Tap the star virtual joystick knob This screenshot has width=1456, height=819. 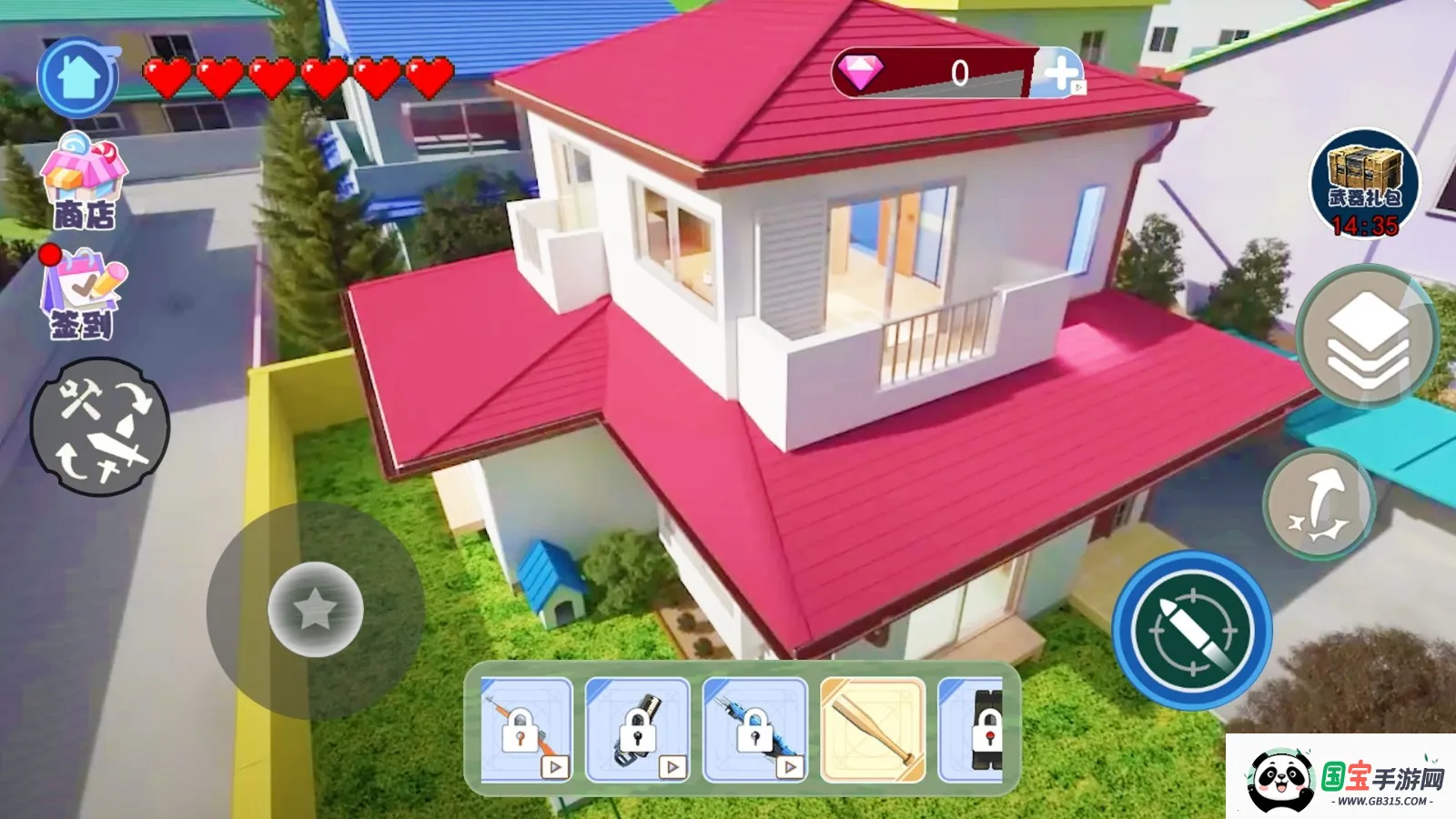316,609
